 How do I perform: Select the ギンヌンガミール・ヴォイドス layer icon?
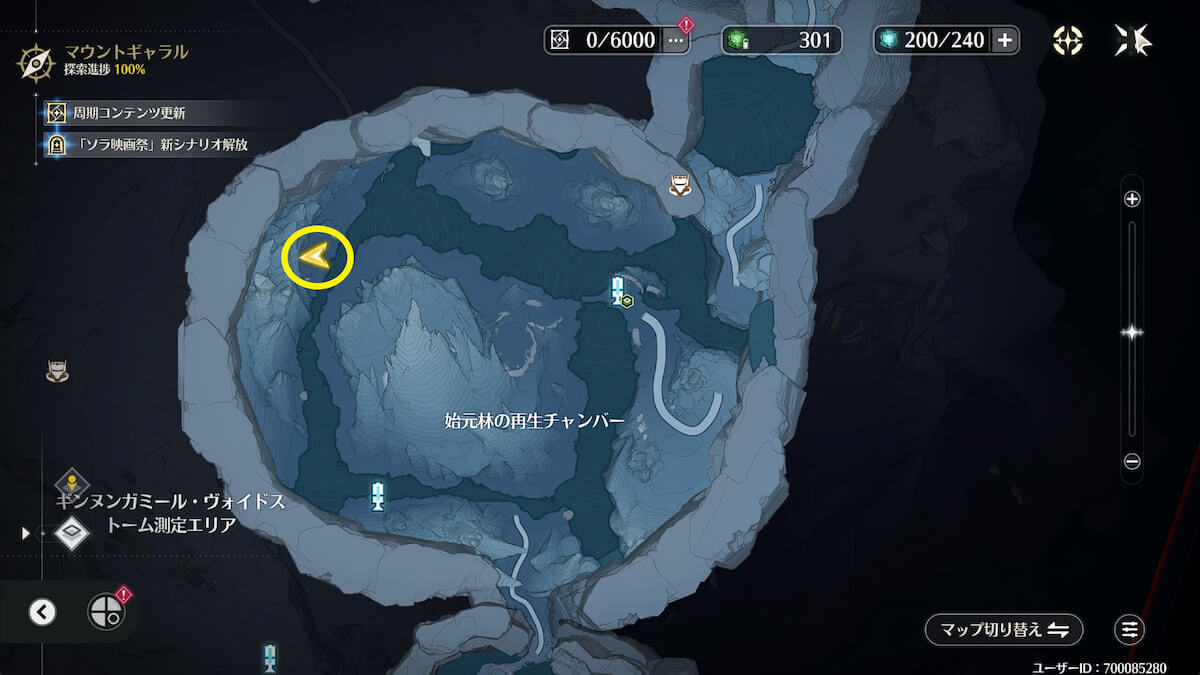click(73, 484)
